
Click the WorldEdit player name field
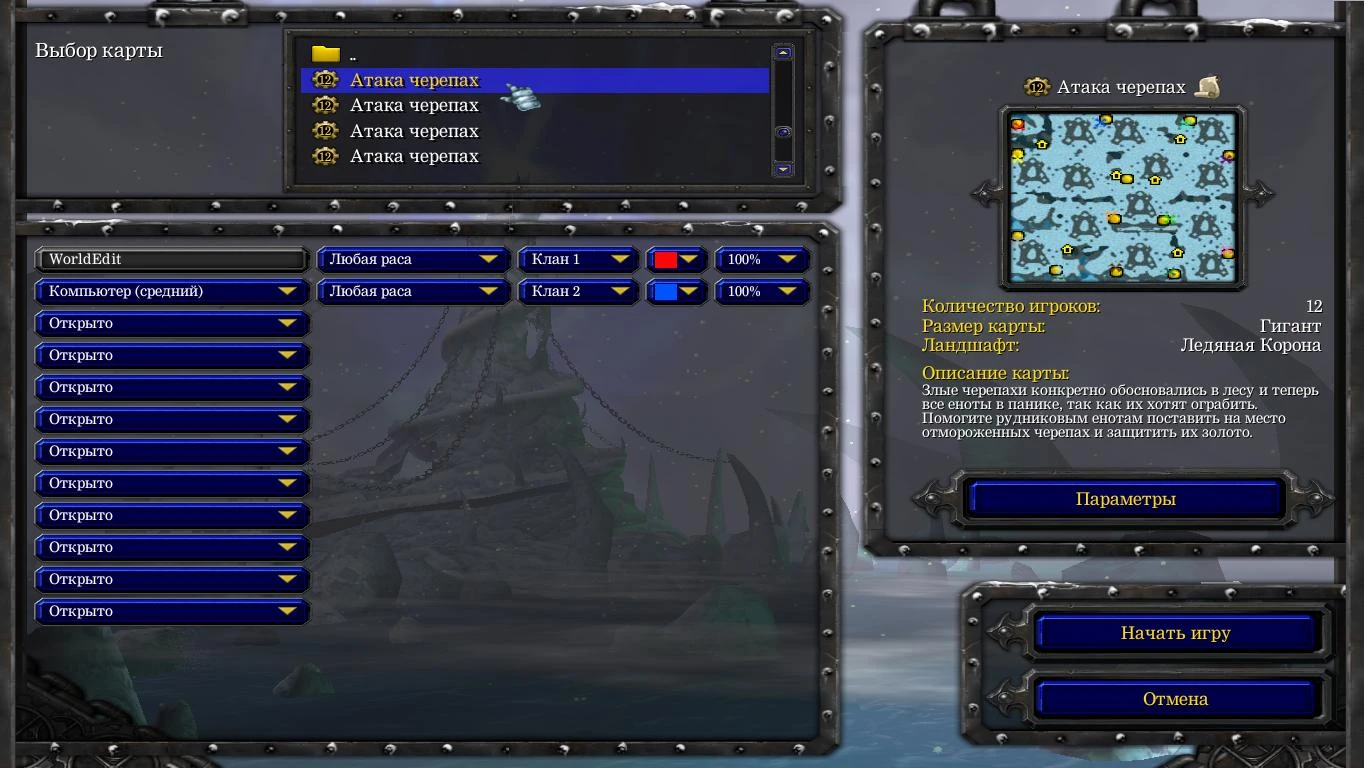(x=171, y=259)
